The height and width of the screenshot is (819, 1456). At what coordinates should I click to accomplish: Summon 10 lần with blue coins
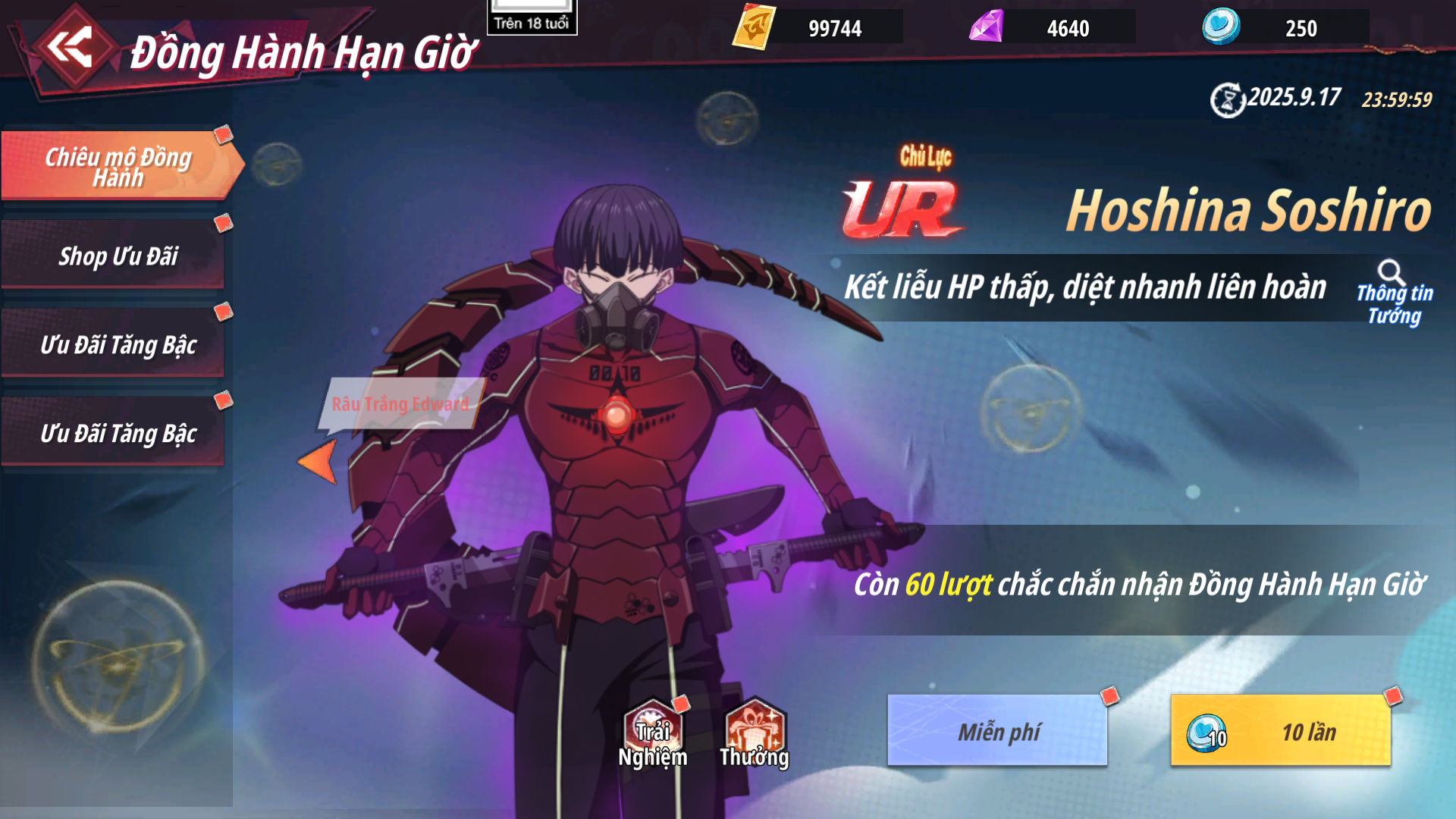(x=1281, y=731)
